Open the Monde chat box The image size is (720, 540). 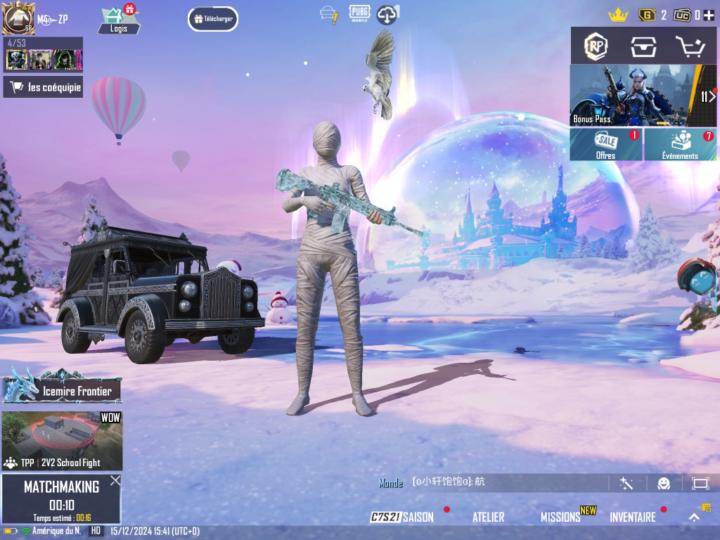(x=490, y=483)
